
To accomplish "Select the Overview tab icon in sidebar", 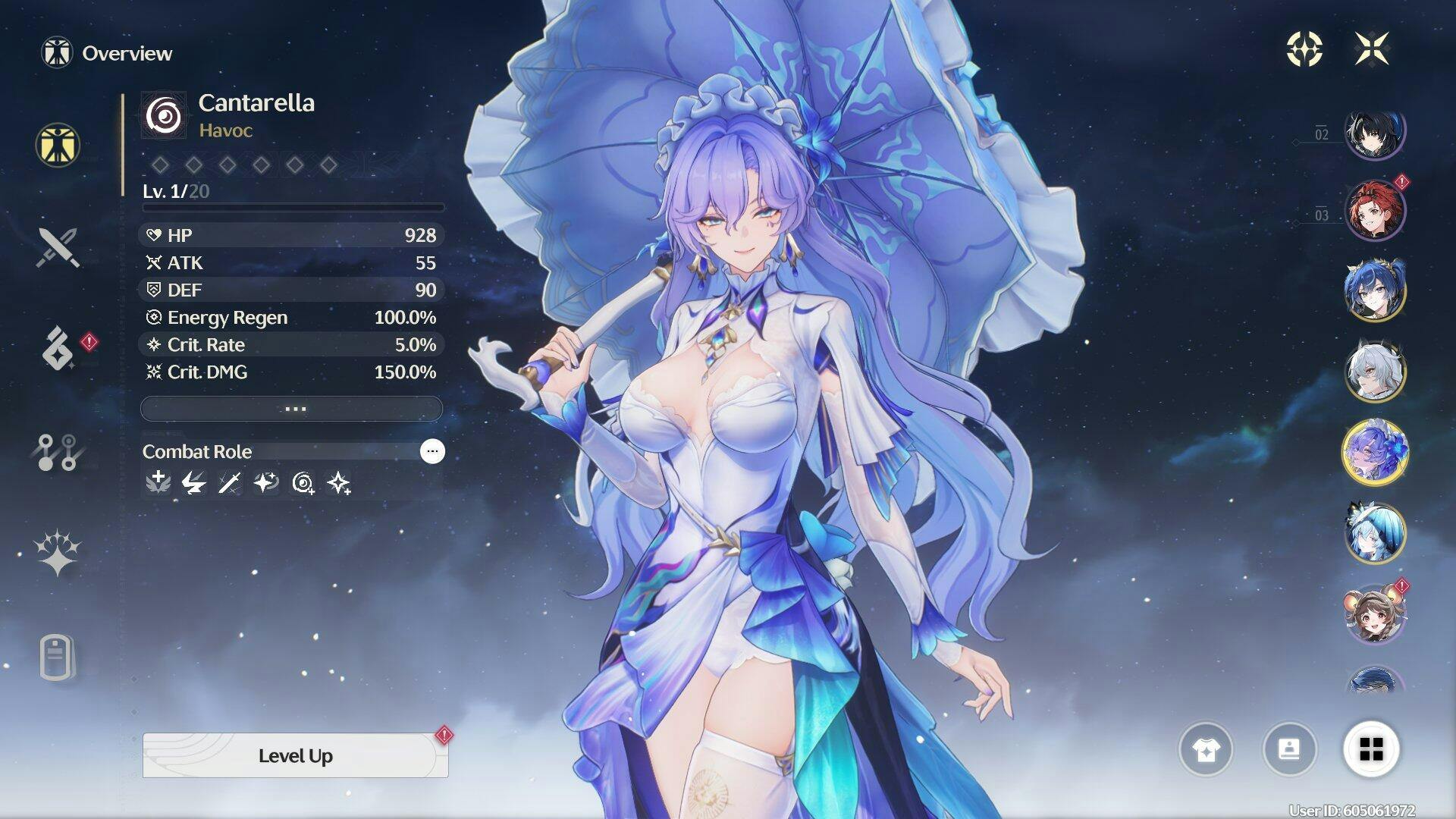I will click(x=58, y=145).
